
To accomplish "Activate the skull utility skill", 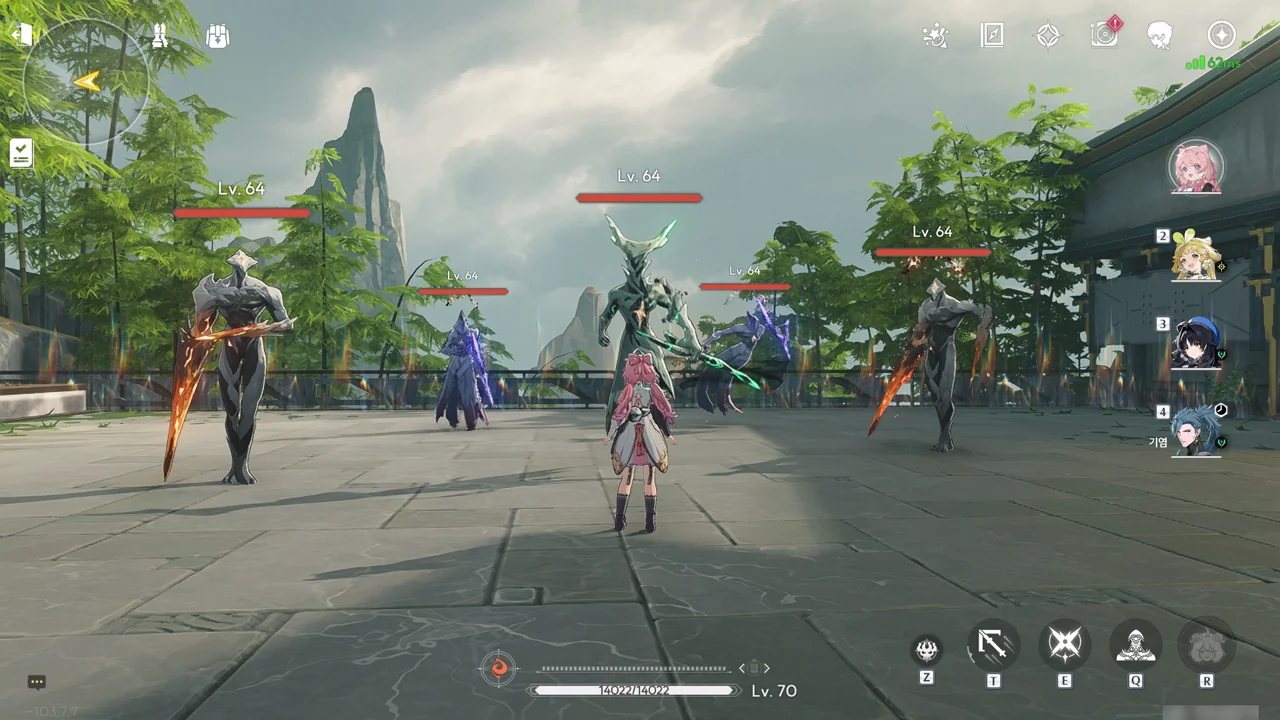I will coord(926,649).
